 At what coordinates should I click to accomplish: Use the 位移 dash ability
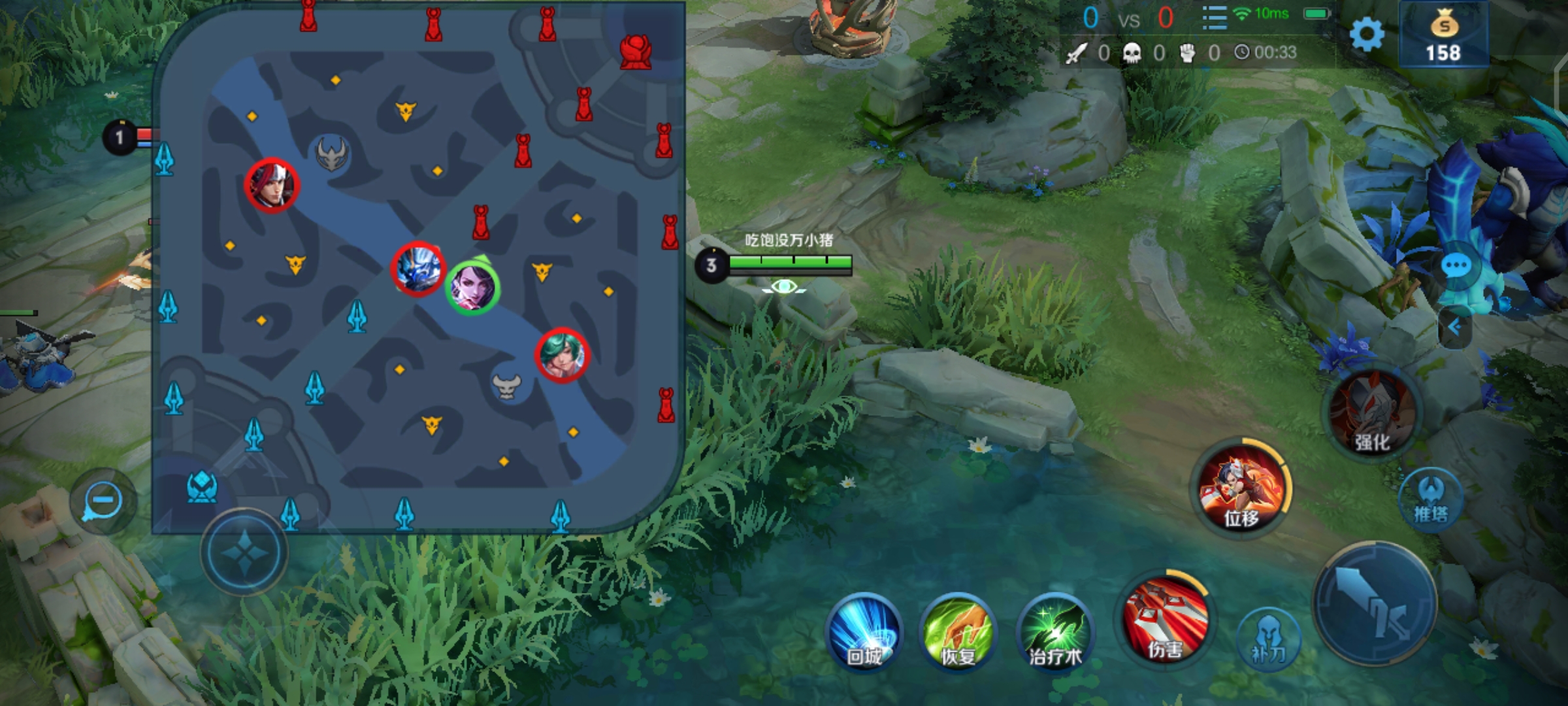click(1241, 489)
